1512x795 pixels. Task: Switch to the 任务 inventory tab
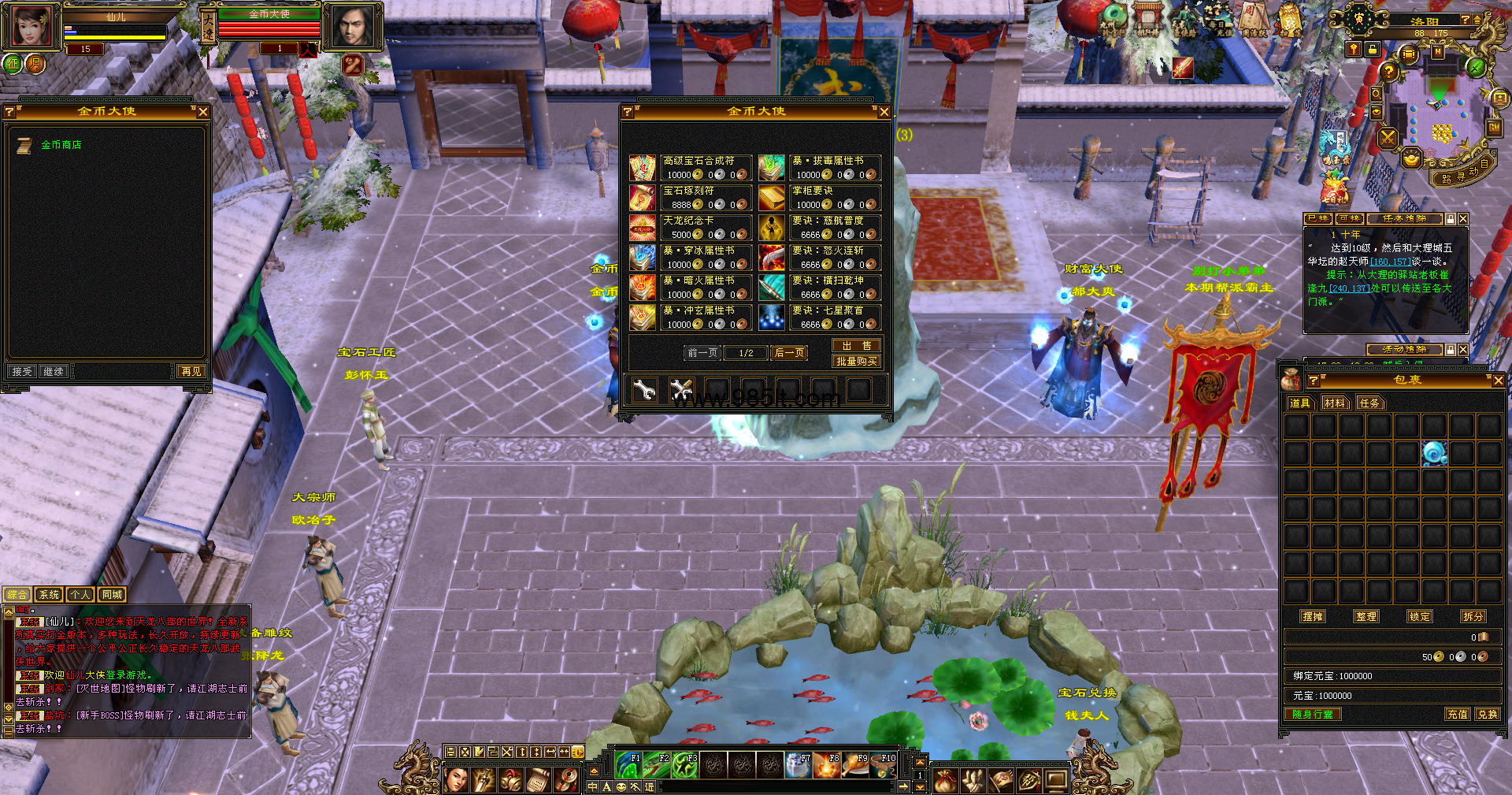(1369, 403)
